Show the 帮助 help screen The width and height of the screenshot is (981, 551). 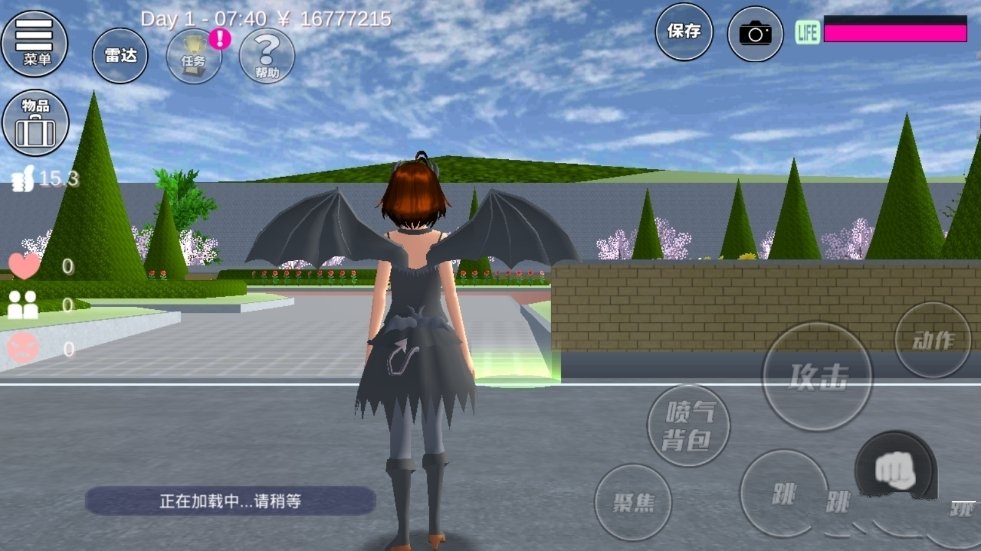pyautogui.click(x=267, y=55)
